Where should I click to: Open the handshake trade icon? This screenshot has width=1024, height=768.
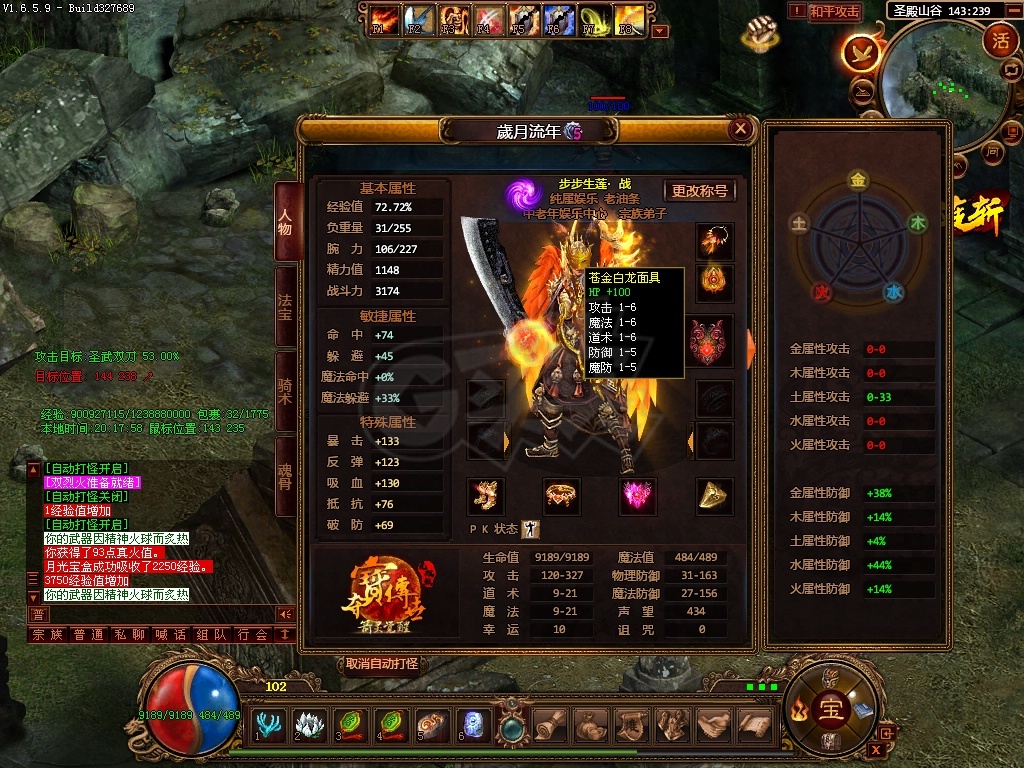[711, 723]
